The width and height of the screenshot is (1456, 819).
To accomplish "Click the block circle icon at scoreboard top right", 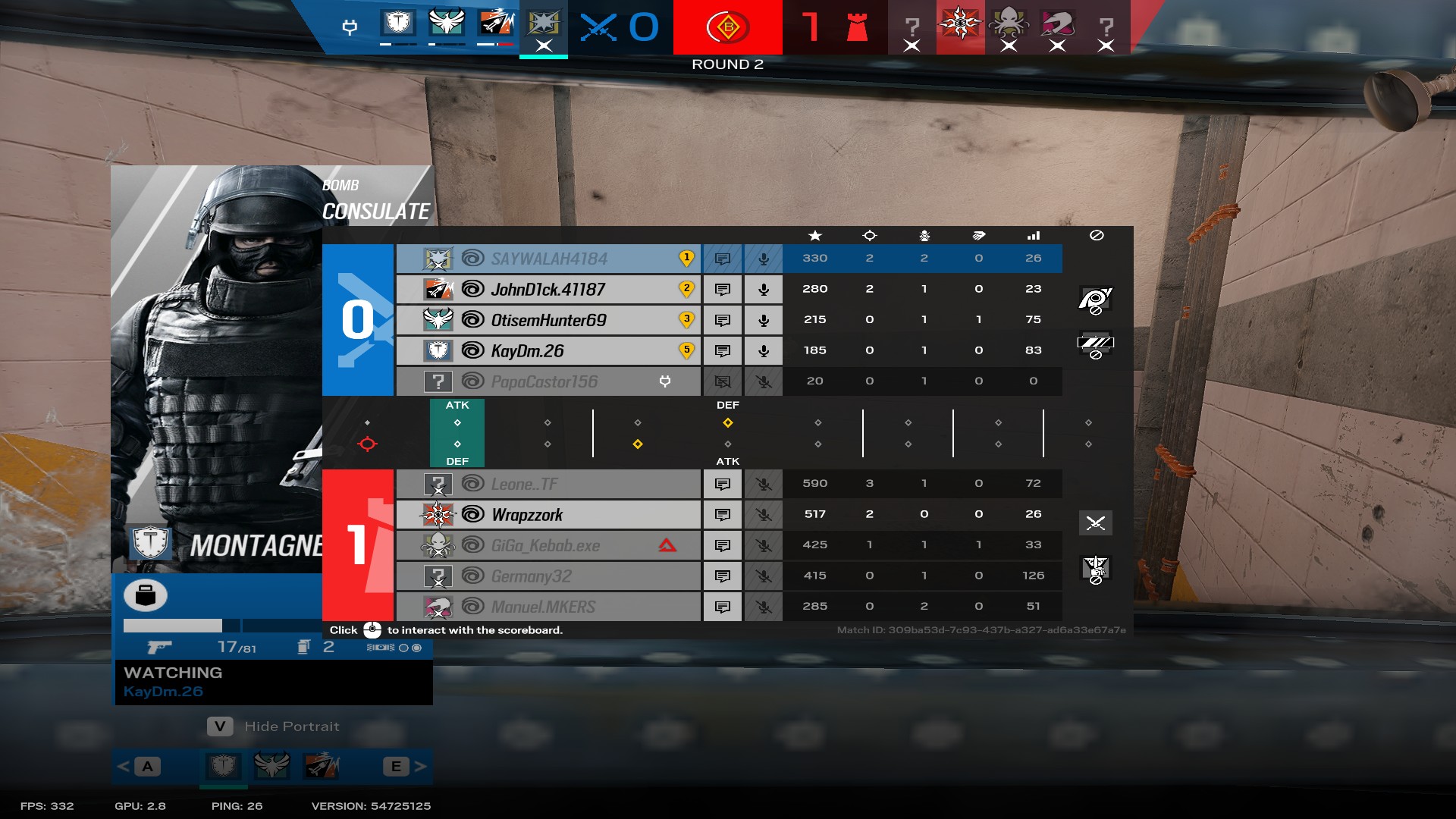I will (x=1097, y=235).
